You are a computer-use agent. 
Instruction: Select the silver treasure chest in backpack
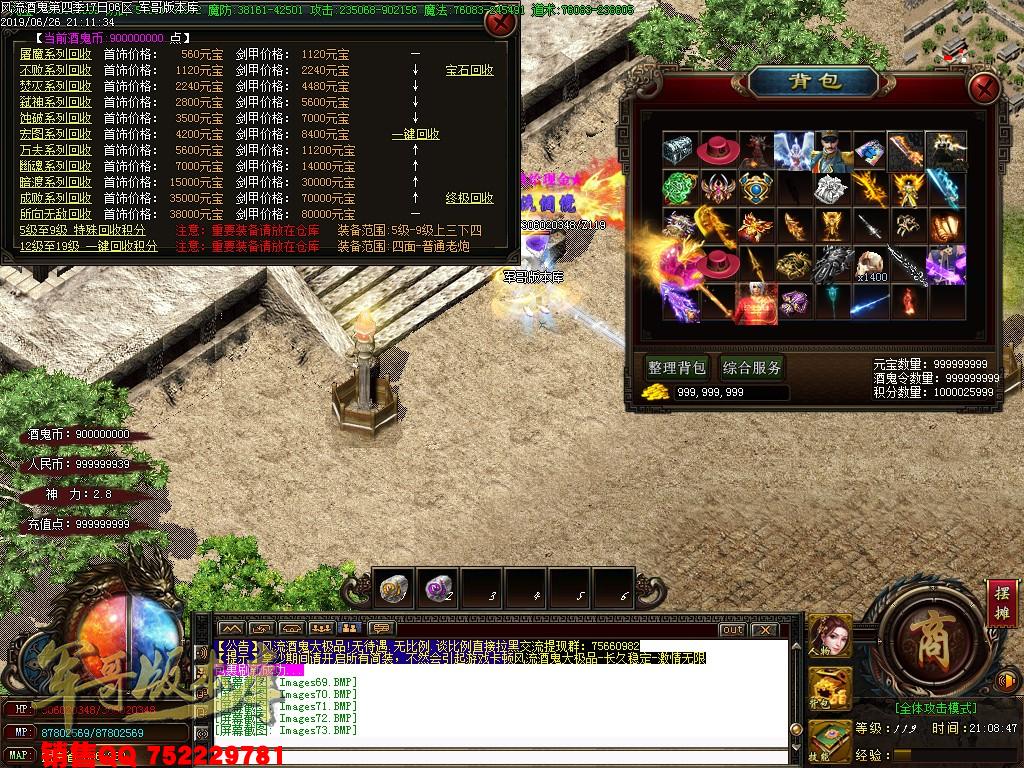coord(678,149)
